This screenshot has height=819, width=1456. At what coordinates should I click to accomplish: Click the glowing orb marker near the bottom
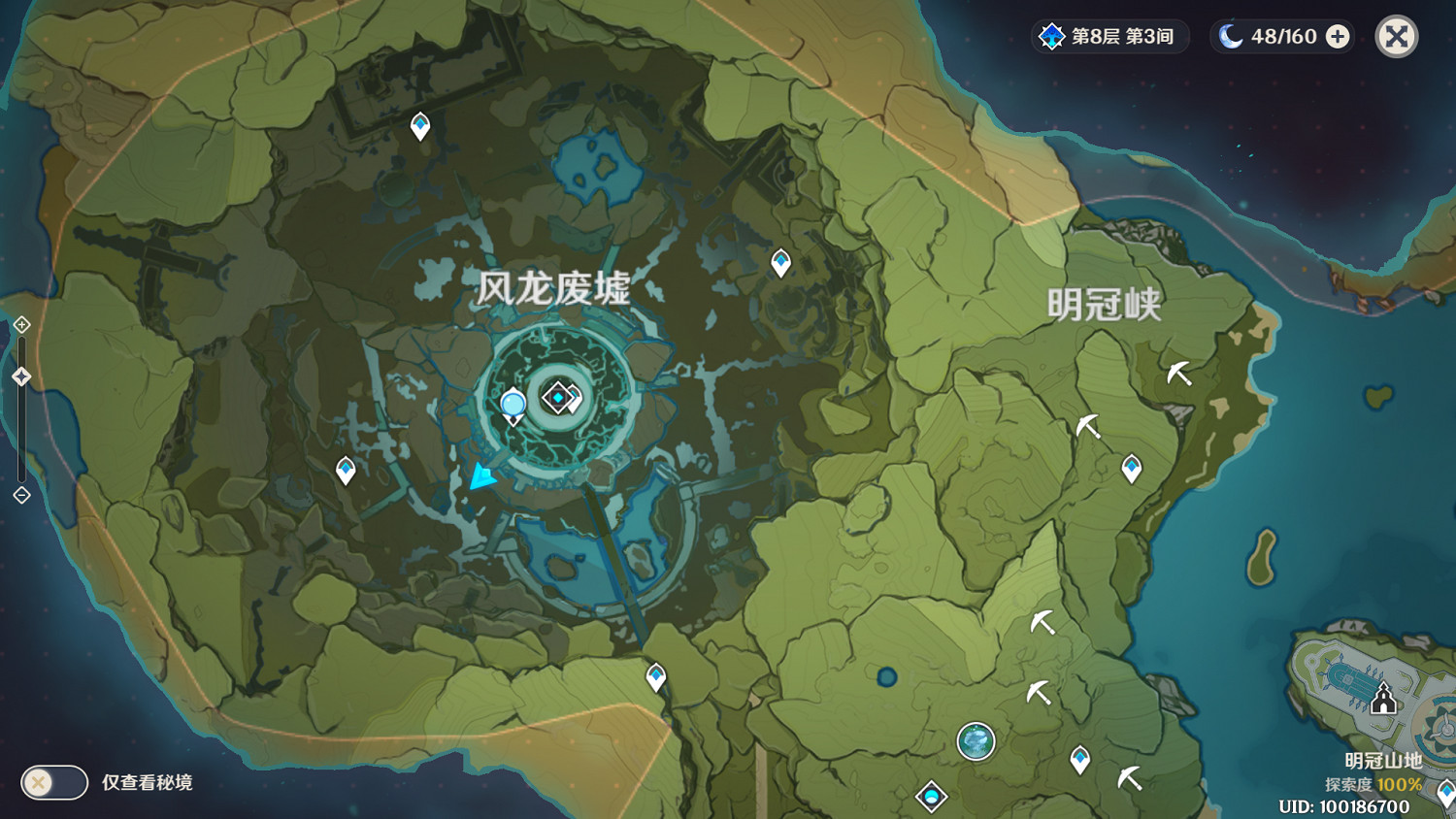[x=976, y=742]
